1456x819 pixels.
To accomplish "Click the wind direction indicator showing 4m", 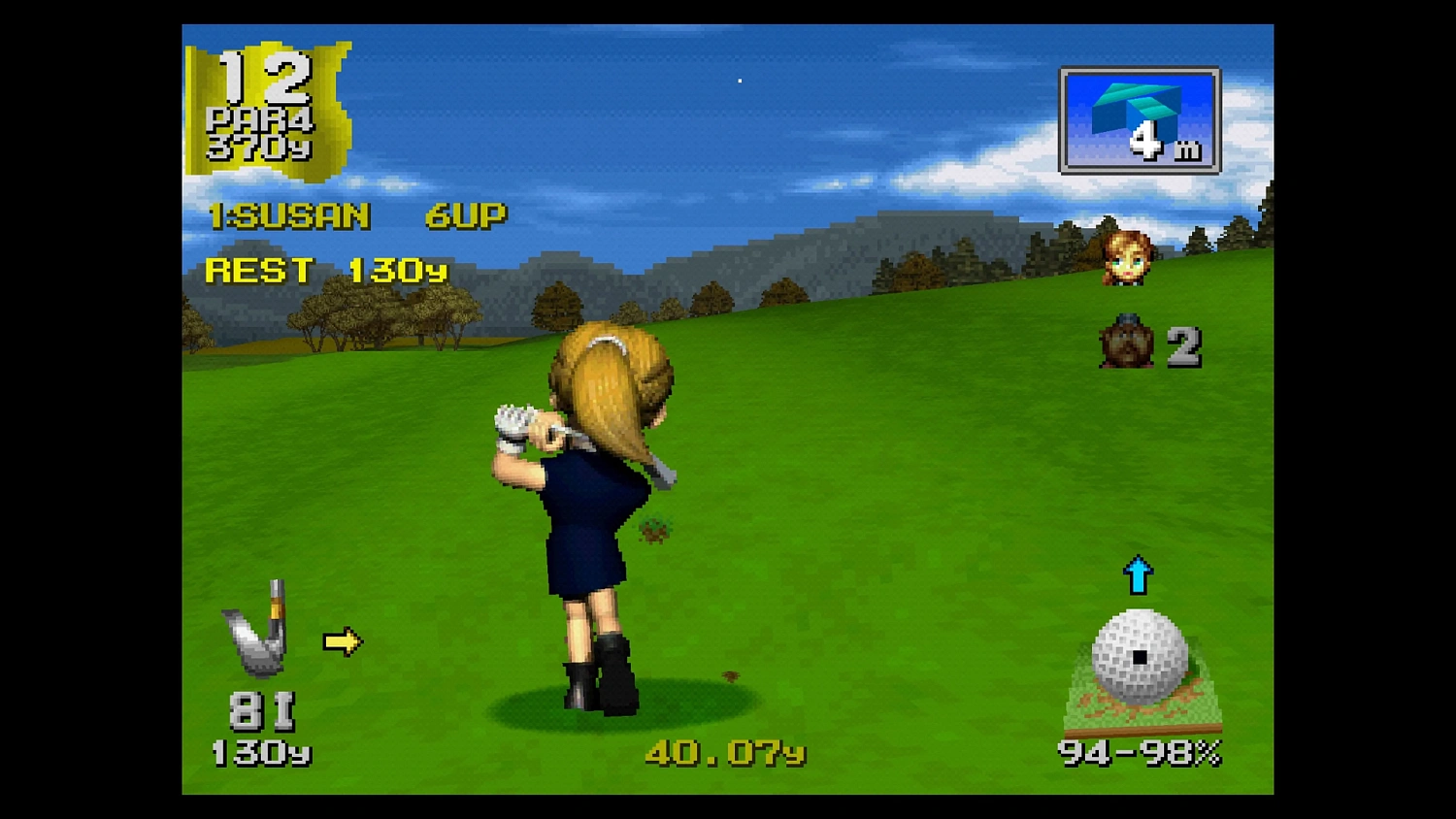I will point(1139,116).
